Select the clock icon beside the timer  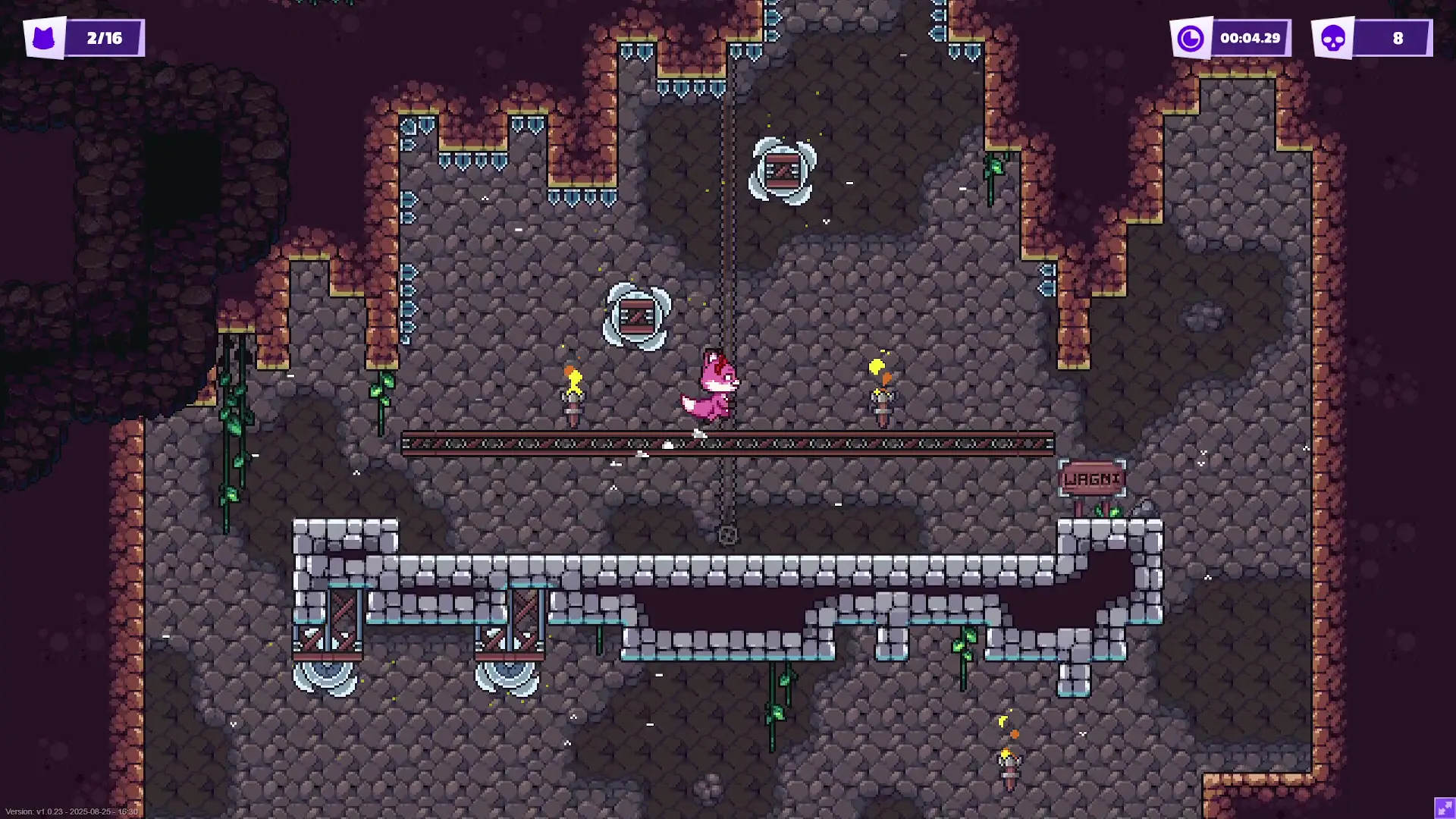[x=1191, y=36]
